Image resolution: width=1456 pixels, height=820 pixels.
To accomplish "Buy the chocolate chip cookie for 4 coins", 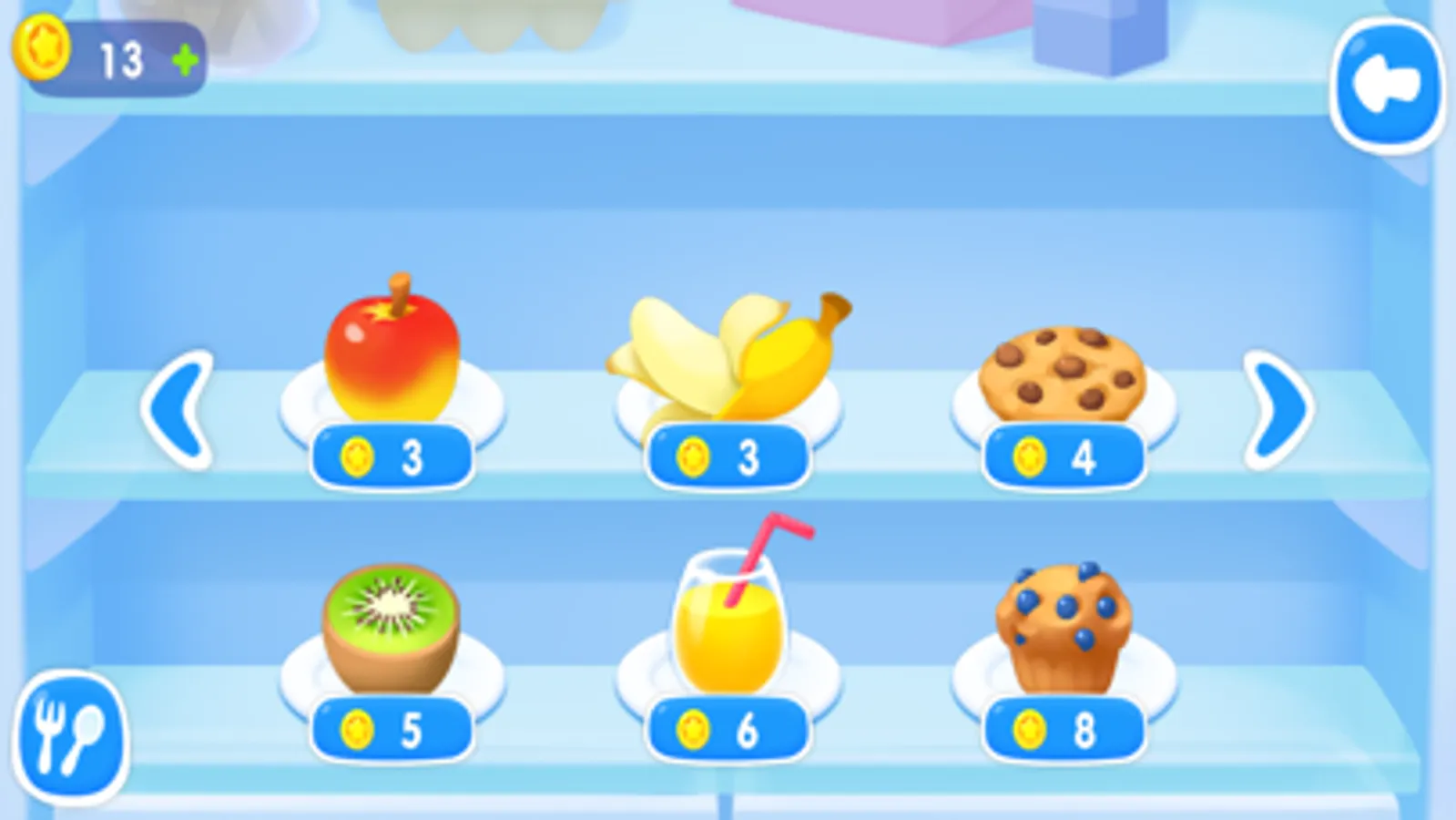I will 1061,369.
